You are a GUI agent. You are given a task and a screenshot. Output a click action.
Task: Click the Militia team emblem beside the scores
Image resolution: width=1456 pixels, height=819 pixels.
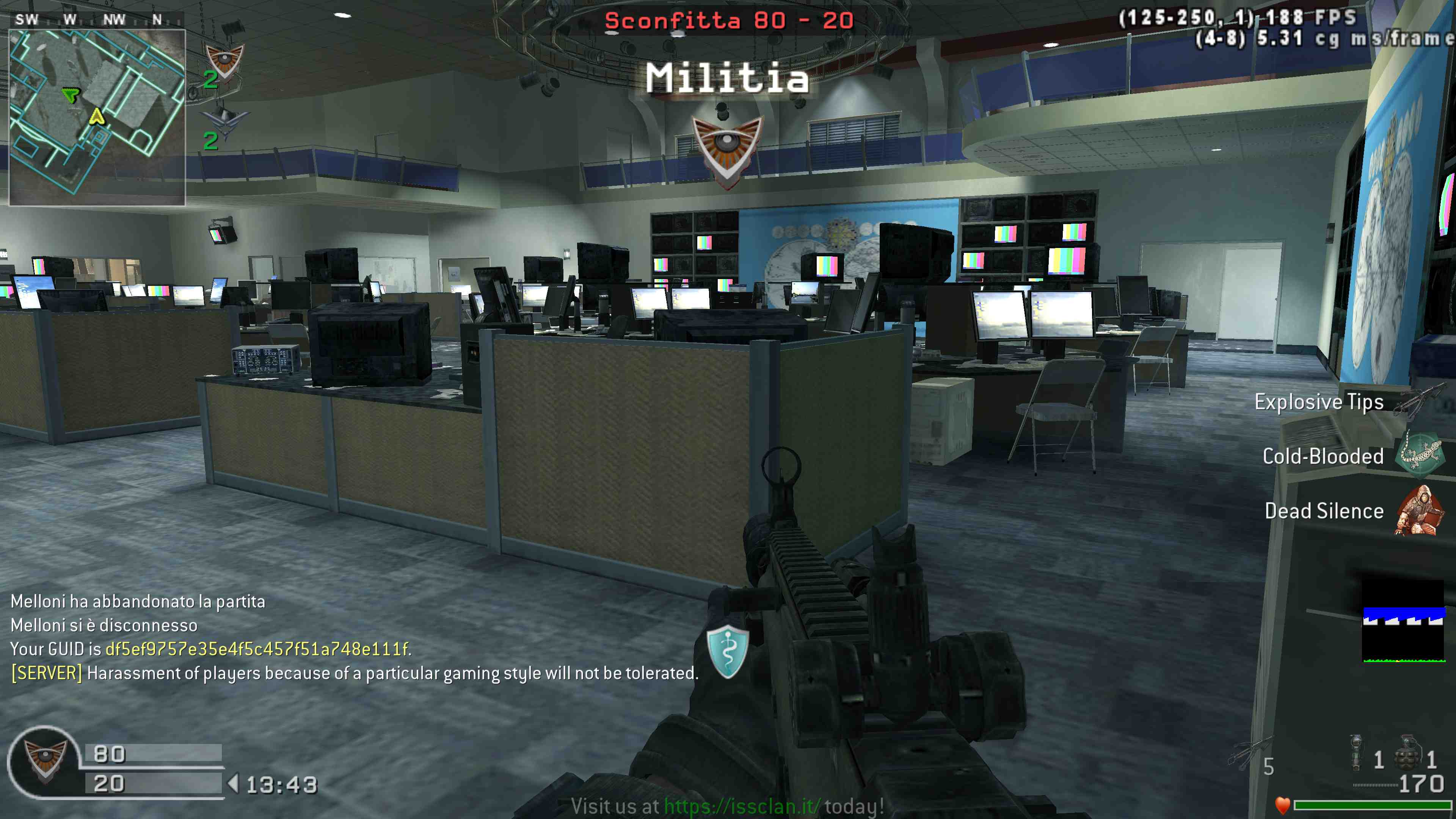tap(45, 760)
